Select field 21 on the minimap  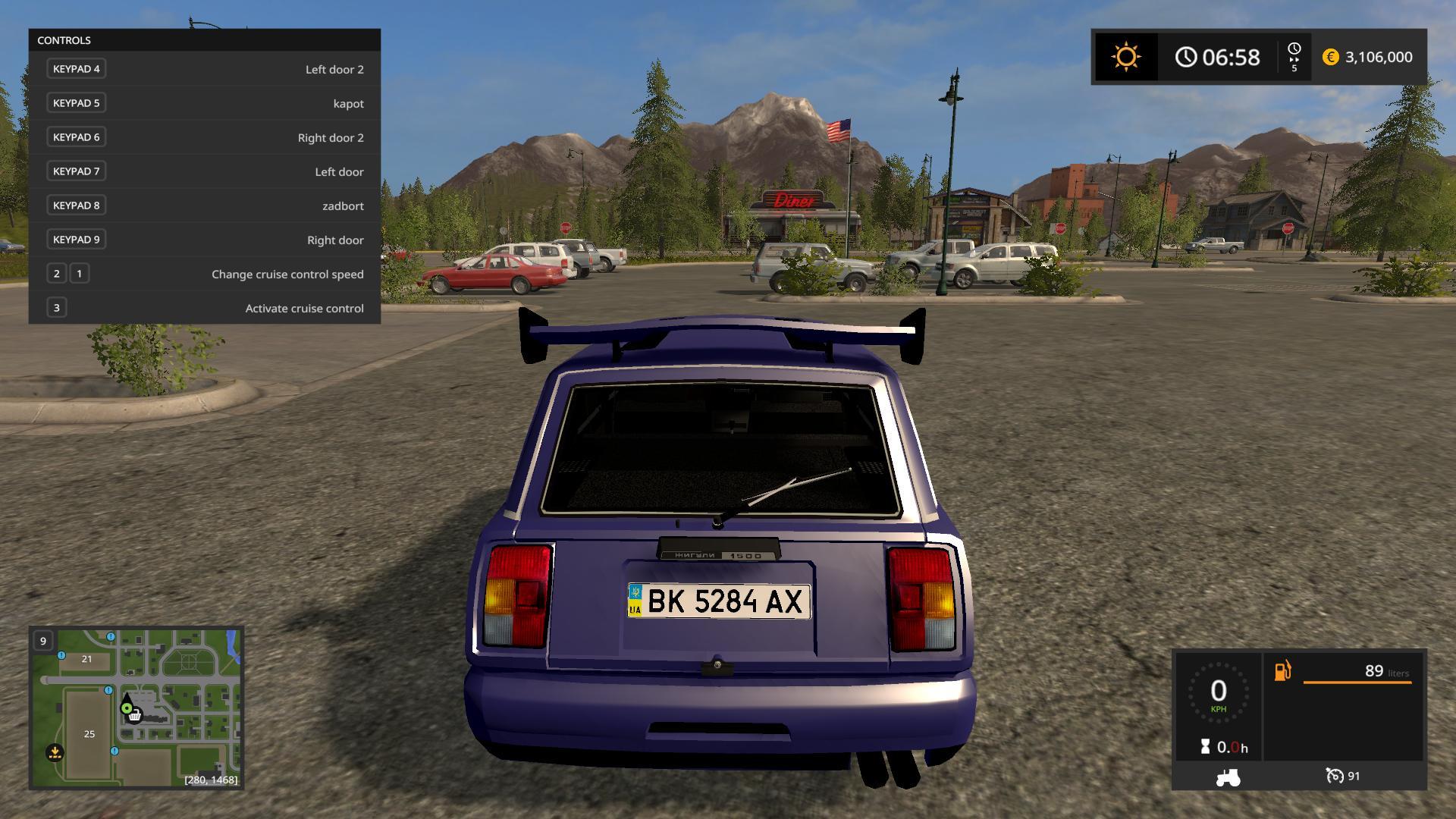click(86, 659)
